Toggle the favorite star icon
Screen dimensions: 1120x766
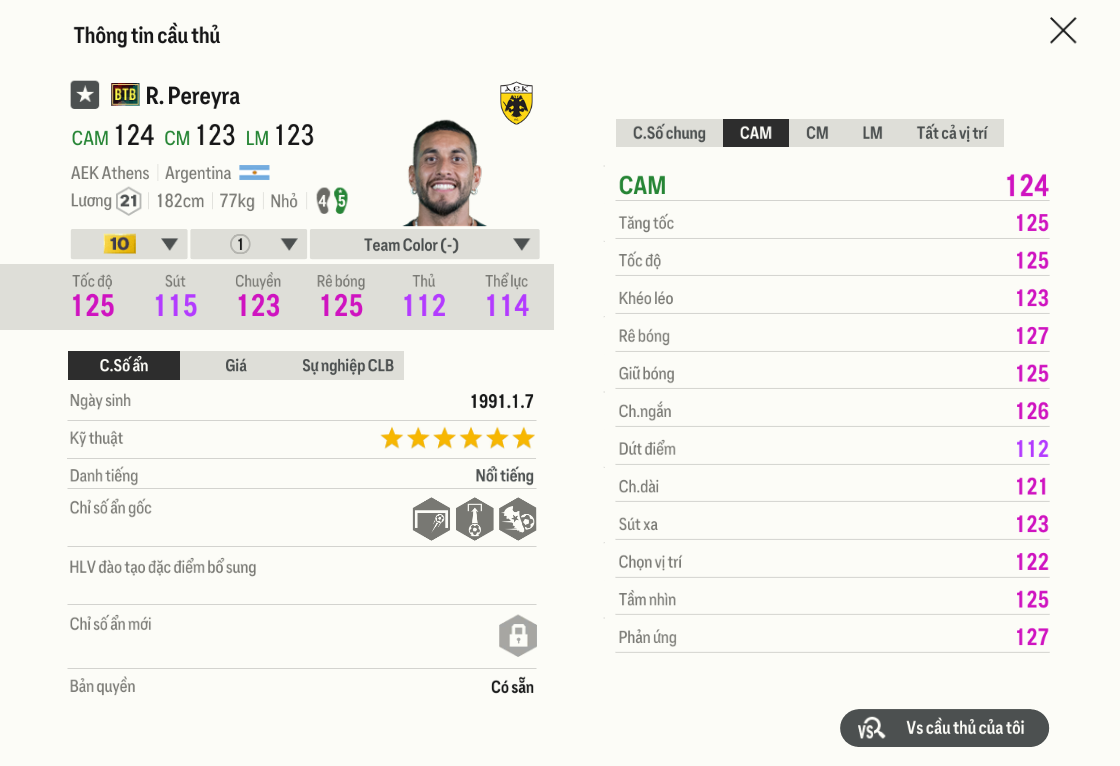coord(85,95)
